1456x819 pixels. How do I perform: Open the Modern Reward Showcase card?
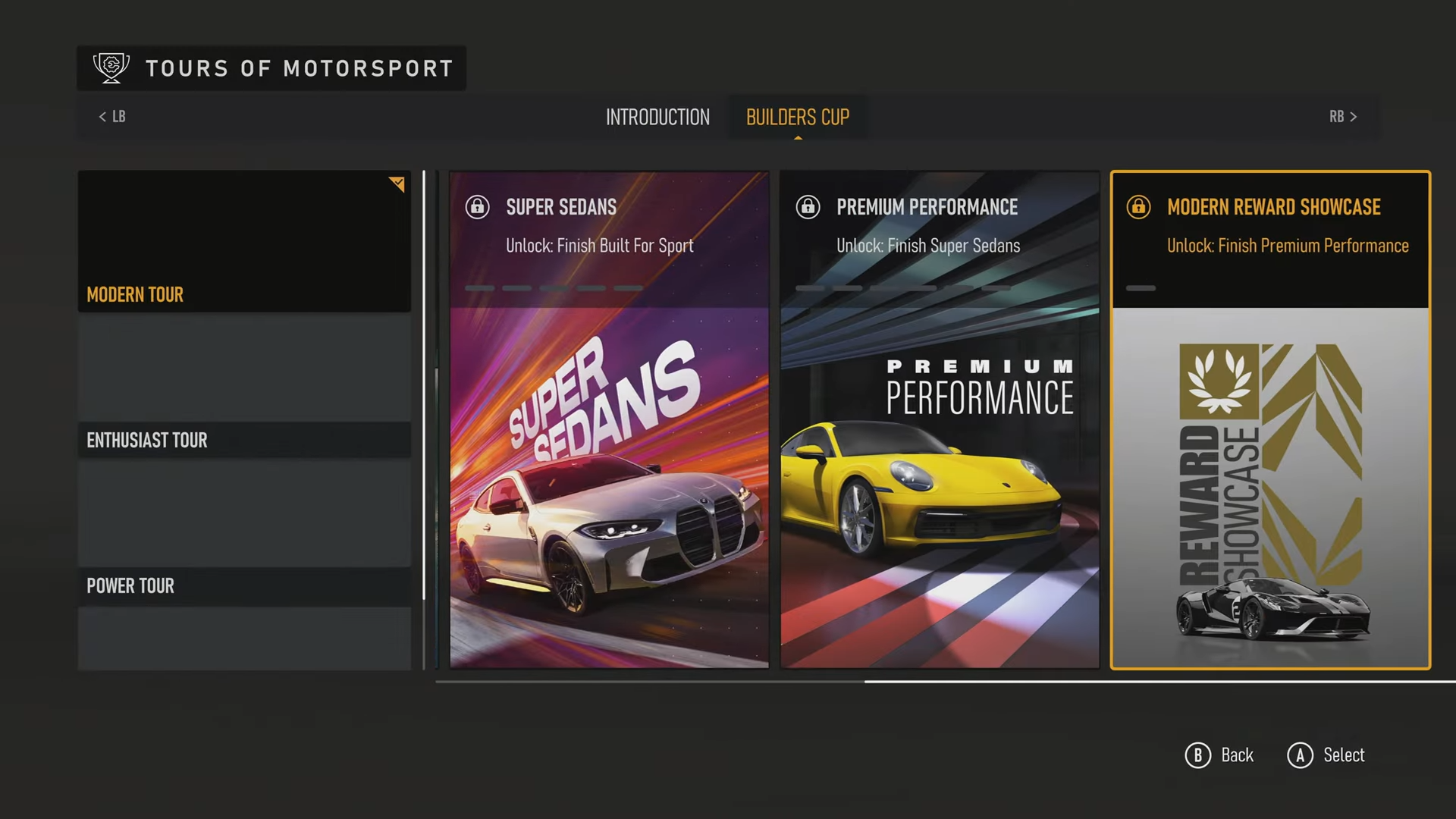pos(1270,419)
